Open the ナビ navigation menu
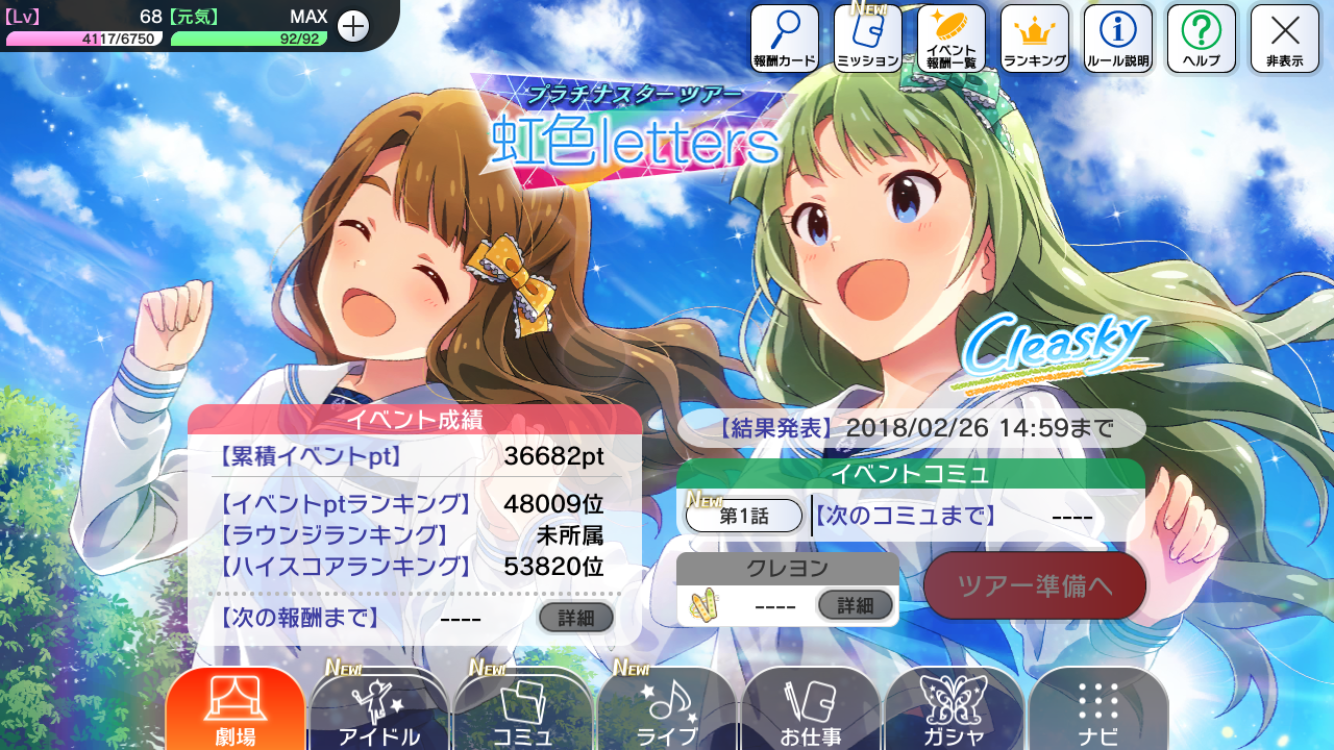1334x750 pixels. (1098, 710)
